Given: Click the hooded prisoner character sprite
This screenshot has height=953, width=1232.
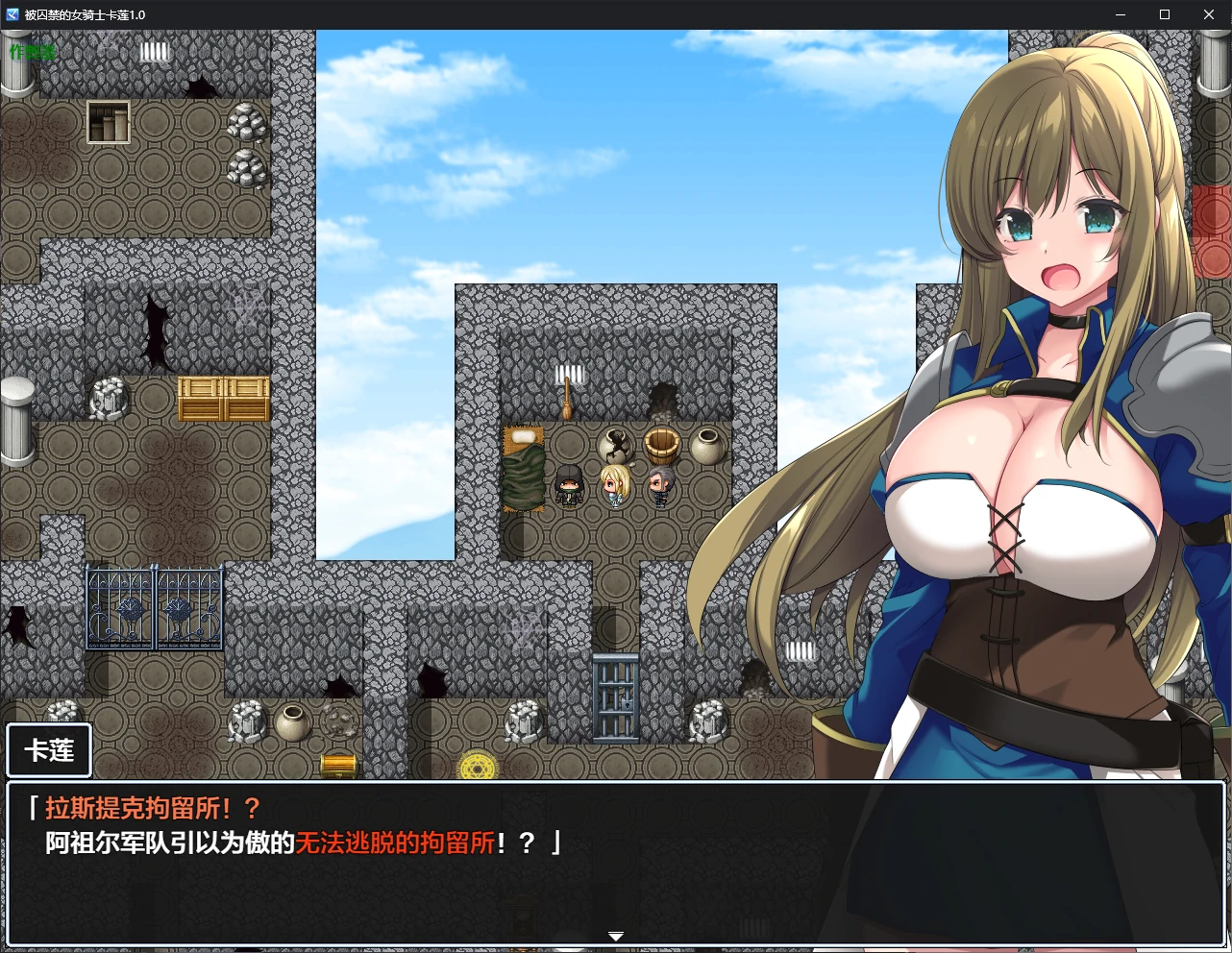Looking at the screenshot, I should 569,485.
